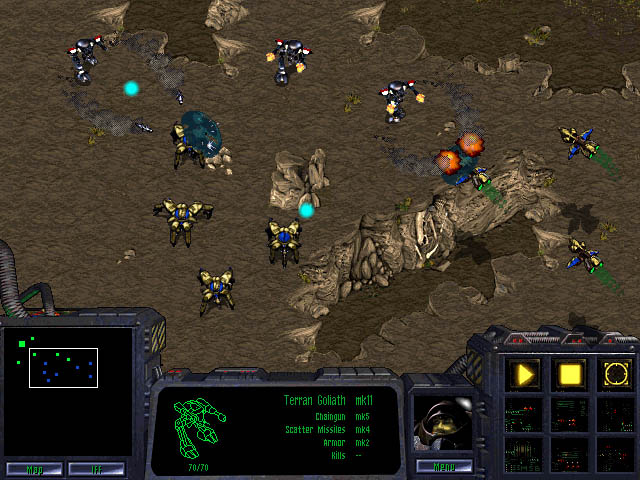Toggle the IFF button under the minimap
The image size is (640, 480).
tap(96, 468)
